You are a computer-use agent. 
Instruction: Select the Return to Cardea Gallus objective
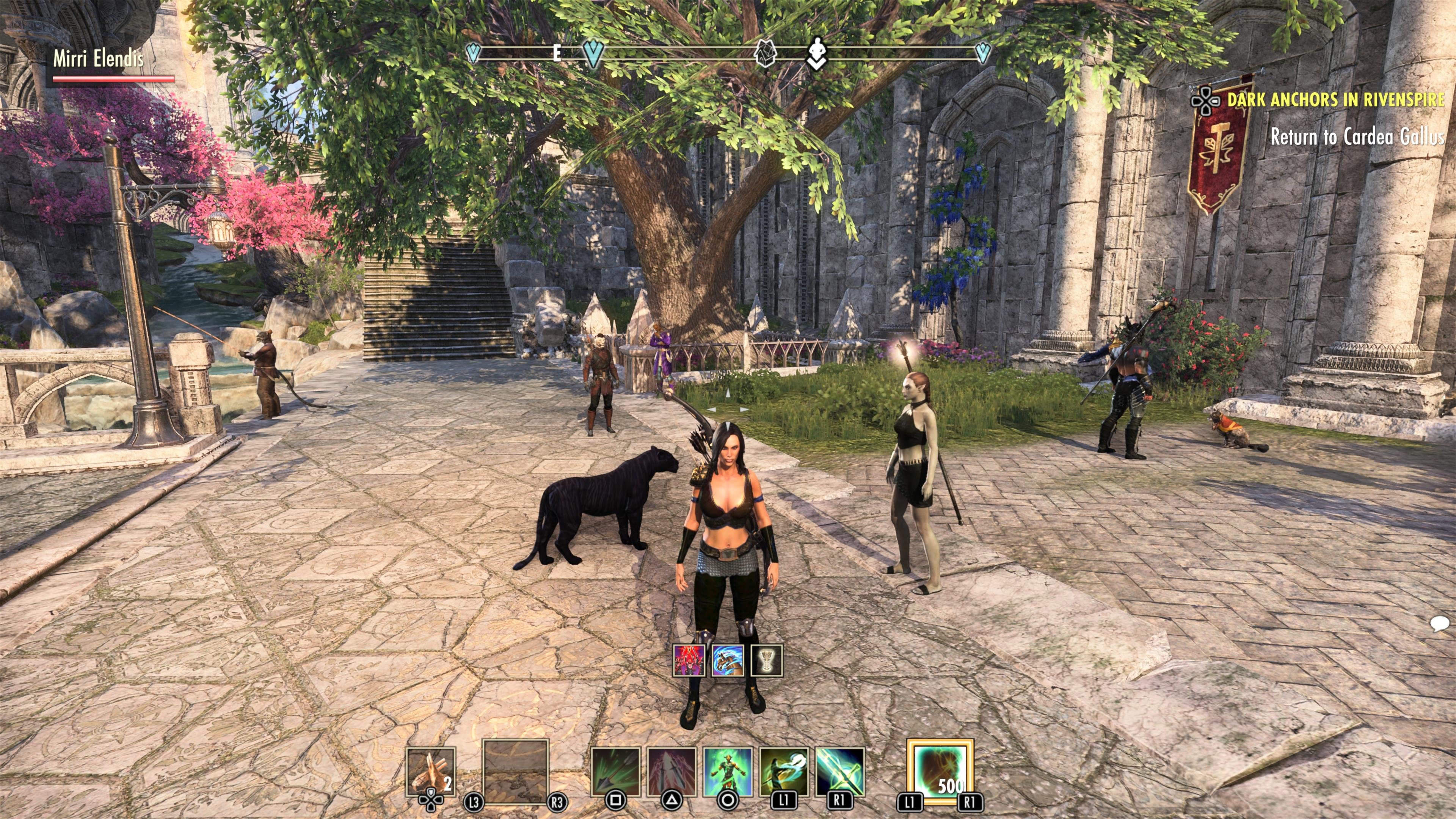1357,137
